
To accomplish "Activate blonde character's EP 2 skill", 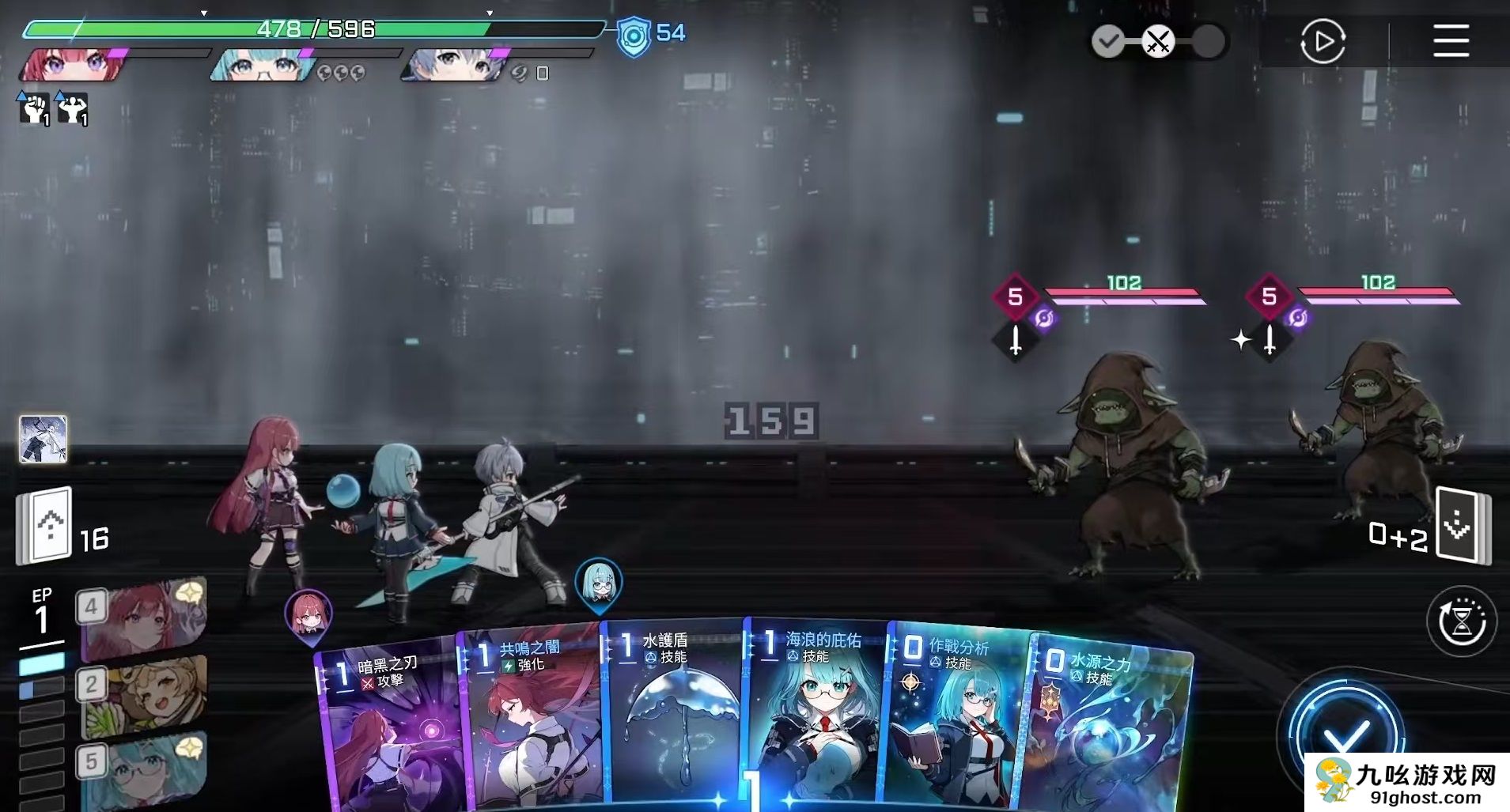I will pyautogui.click(x=144, y=694).
